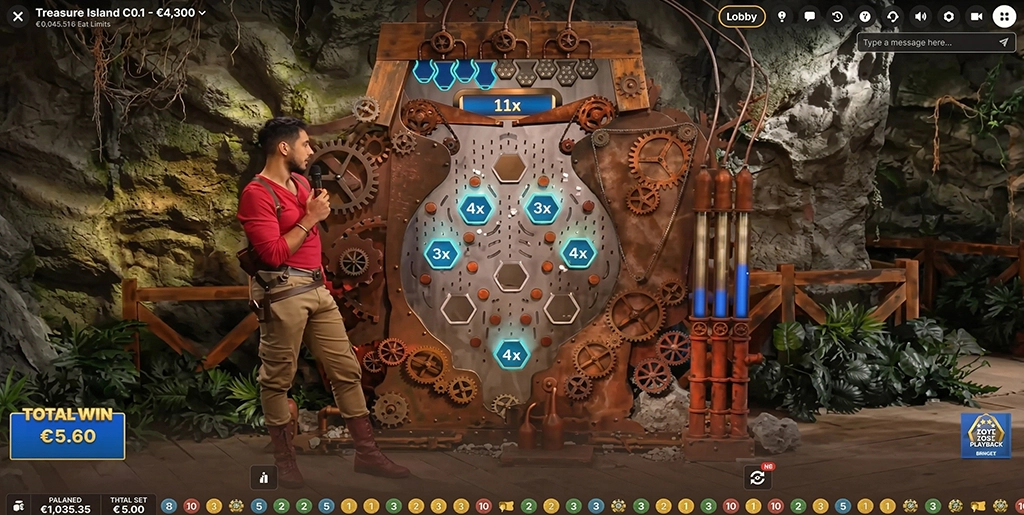The width and height of the screenshot is (1024, 515).
Task: Click the small figure icon above results strip
Action: coord(263,477)
